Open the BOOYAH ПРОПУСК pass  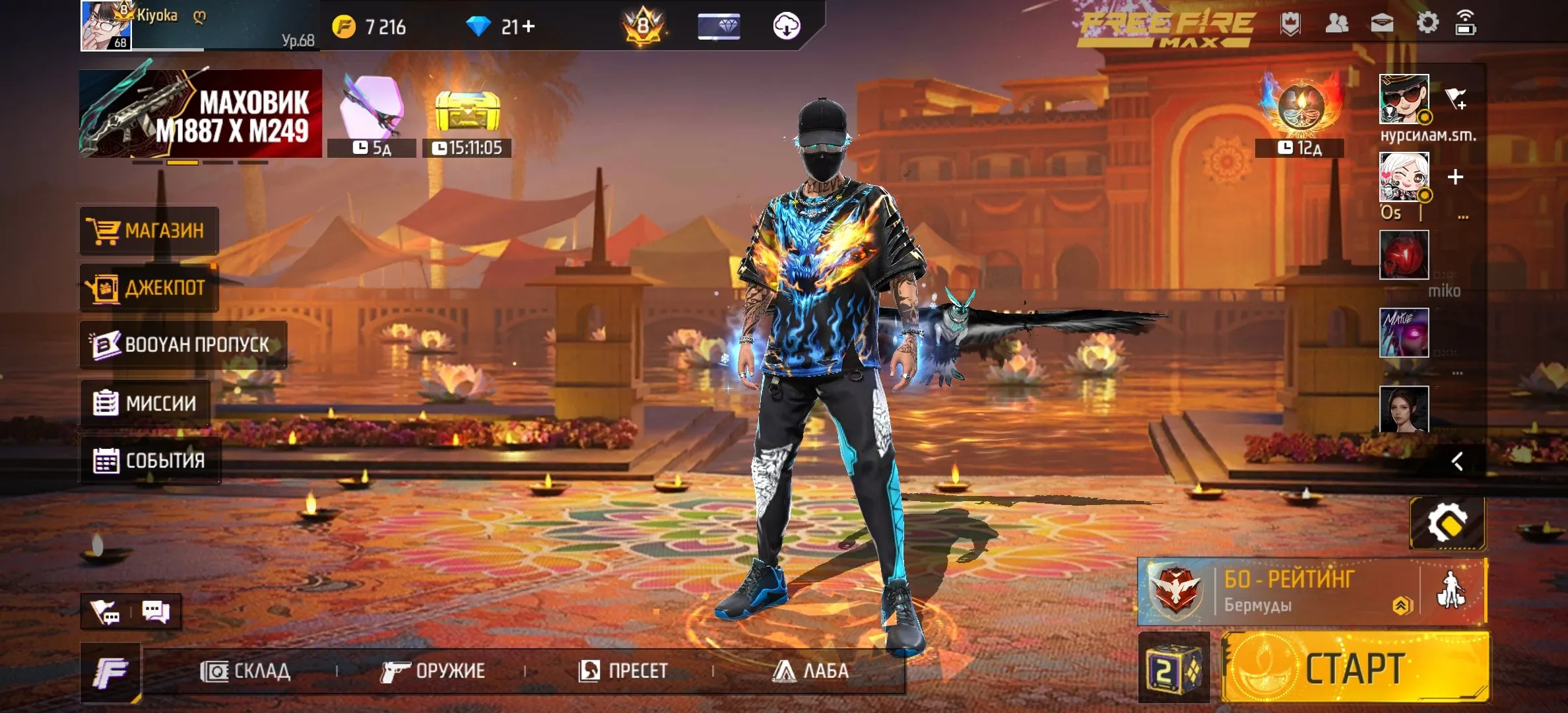[x=178, y=345]
